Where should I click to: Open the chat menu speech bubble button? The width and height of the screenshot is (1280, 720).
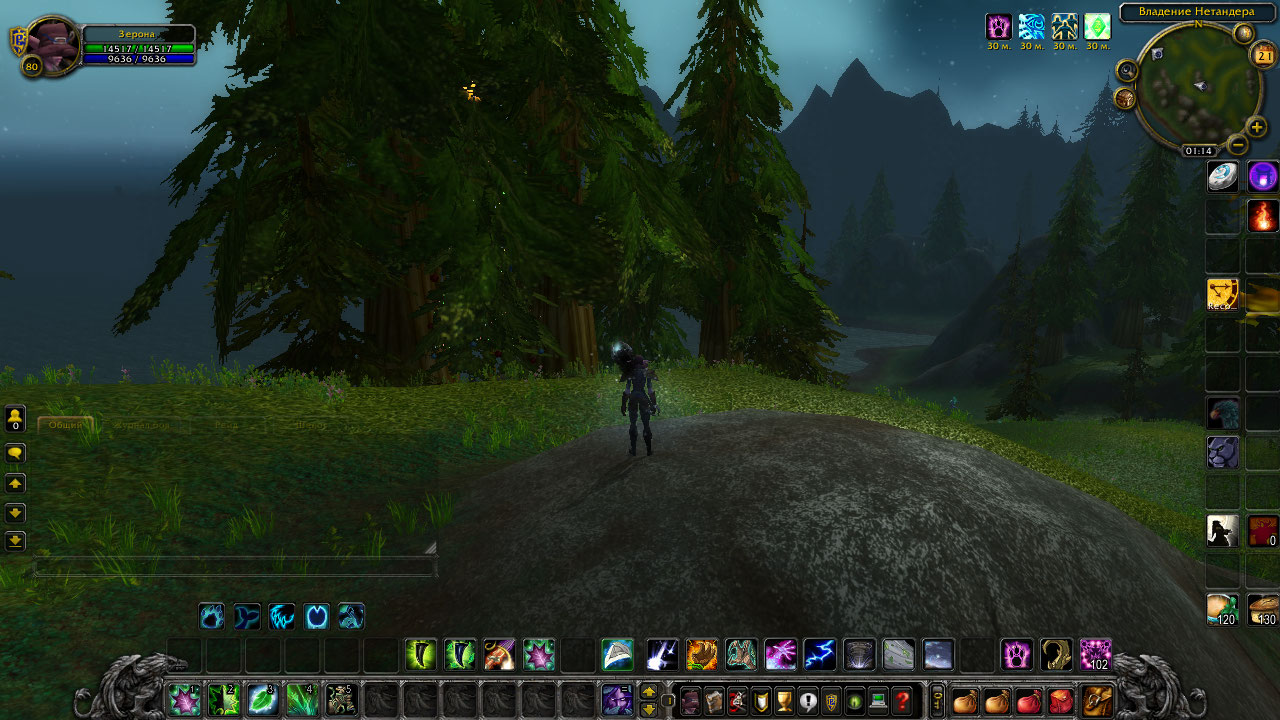pos(15,453)
